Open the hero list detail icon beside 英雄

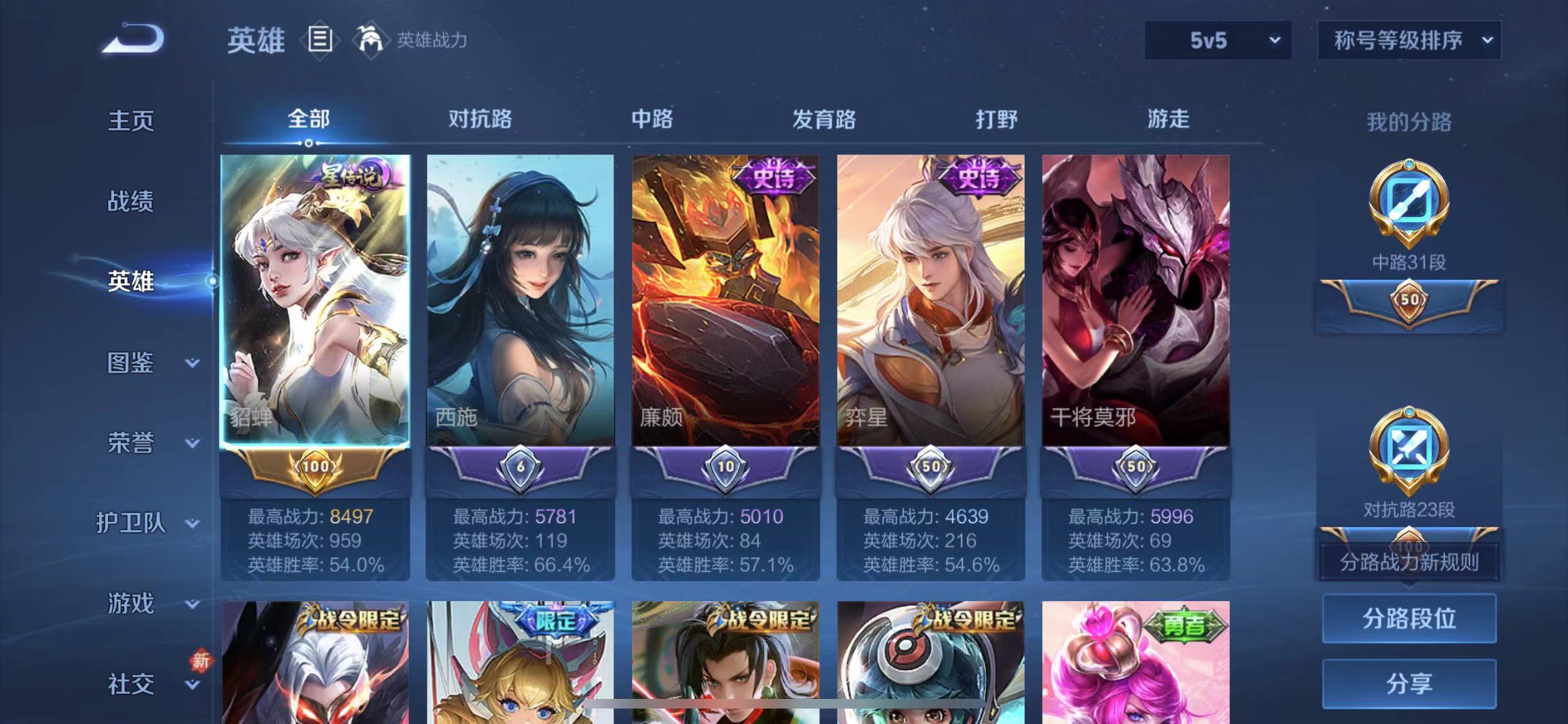[x=320, y=40]
